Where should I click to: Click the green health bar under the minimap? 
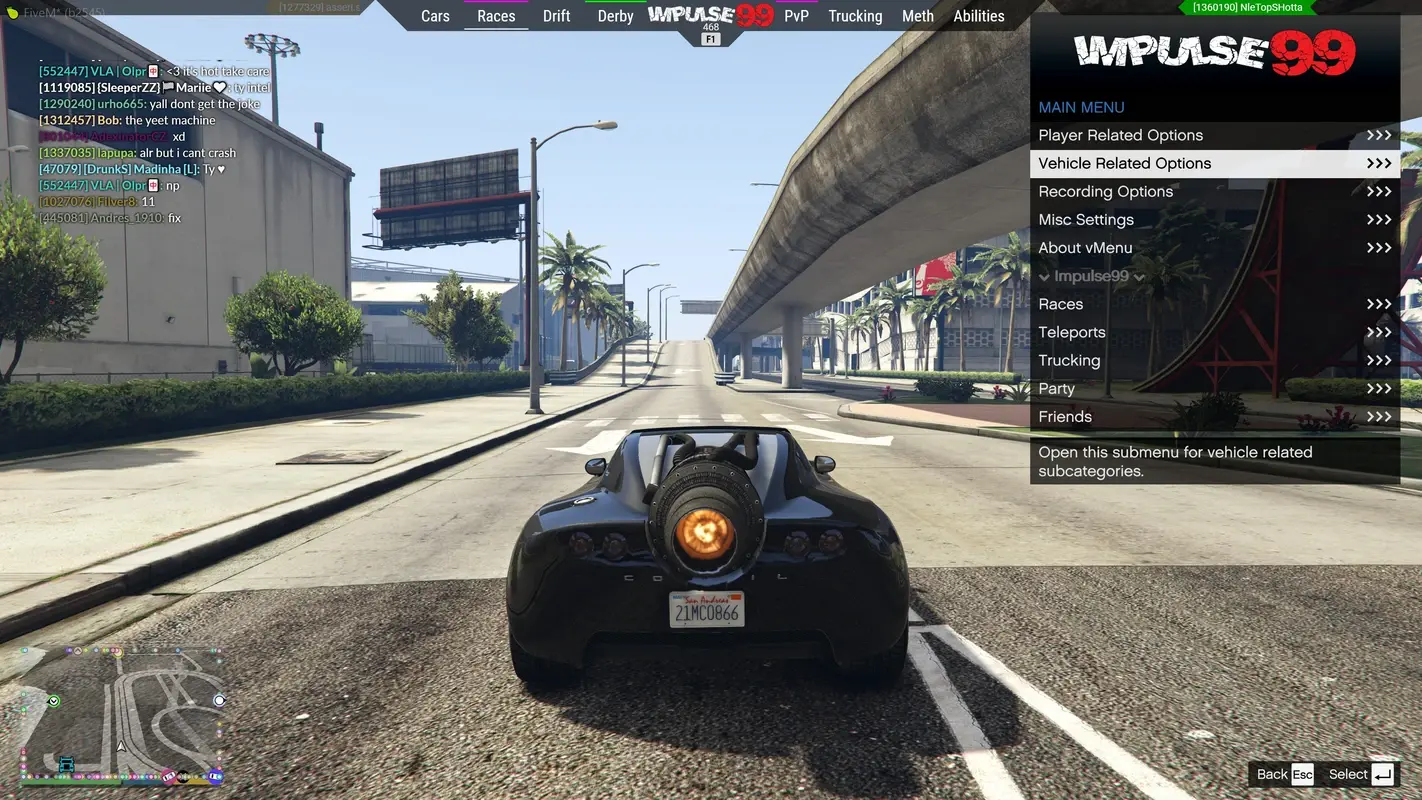70,782
